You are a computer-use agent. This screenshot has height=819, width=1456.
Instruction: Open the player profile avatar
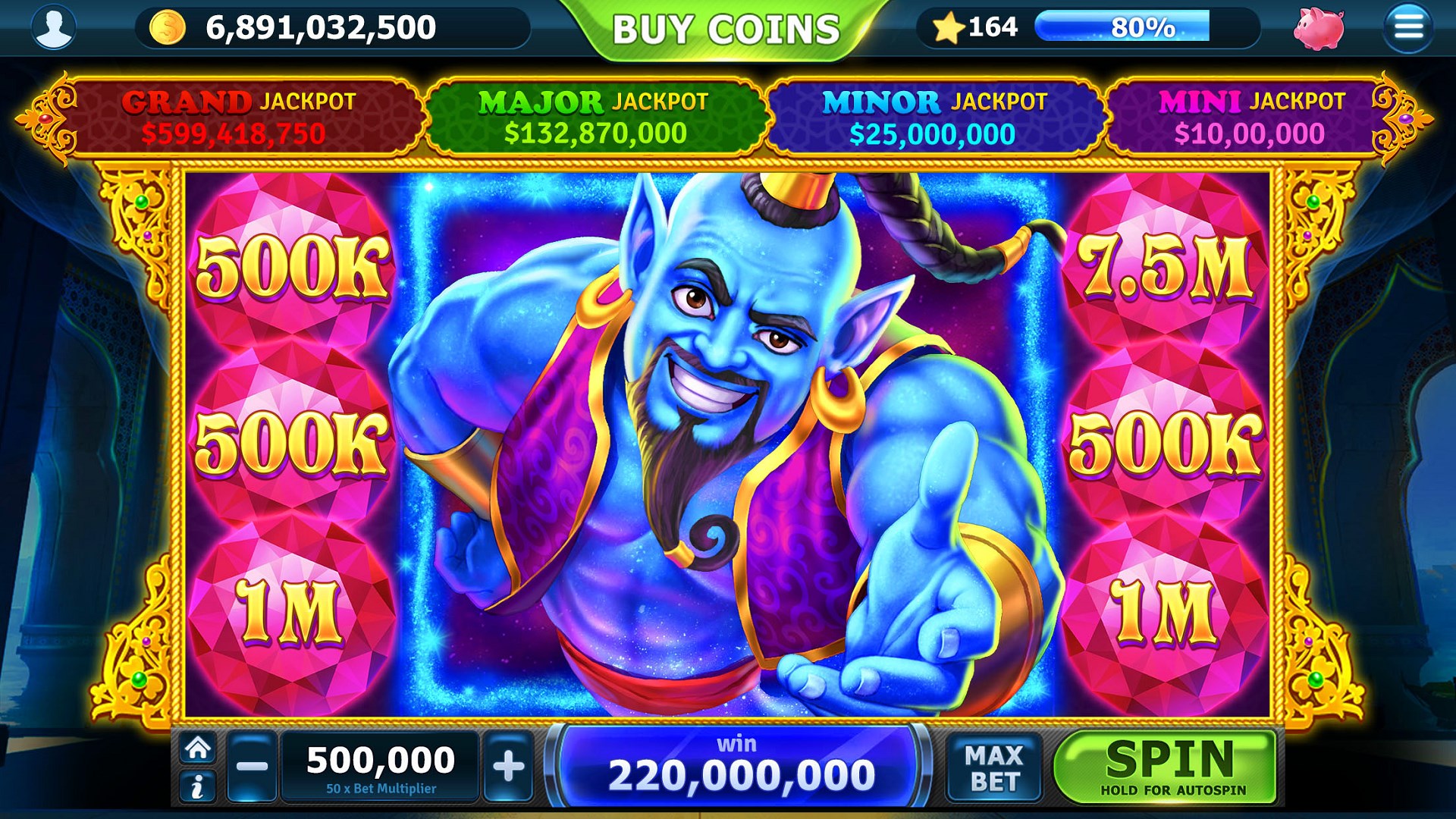point(52,28)
